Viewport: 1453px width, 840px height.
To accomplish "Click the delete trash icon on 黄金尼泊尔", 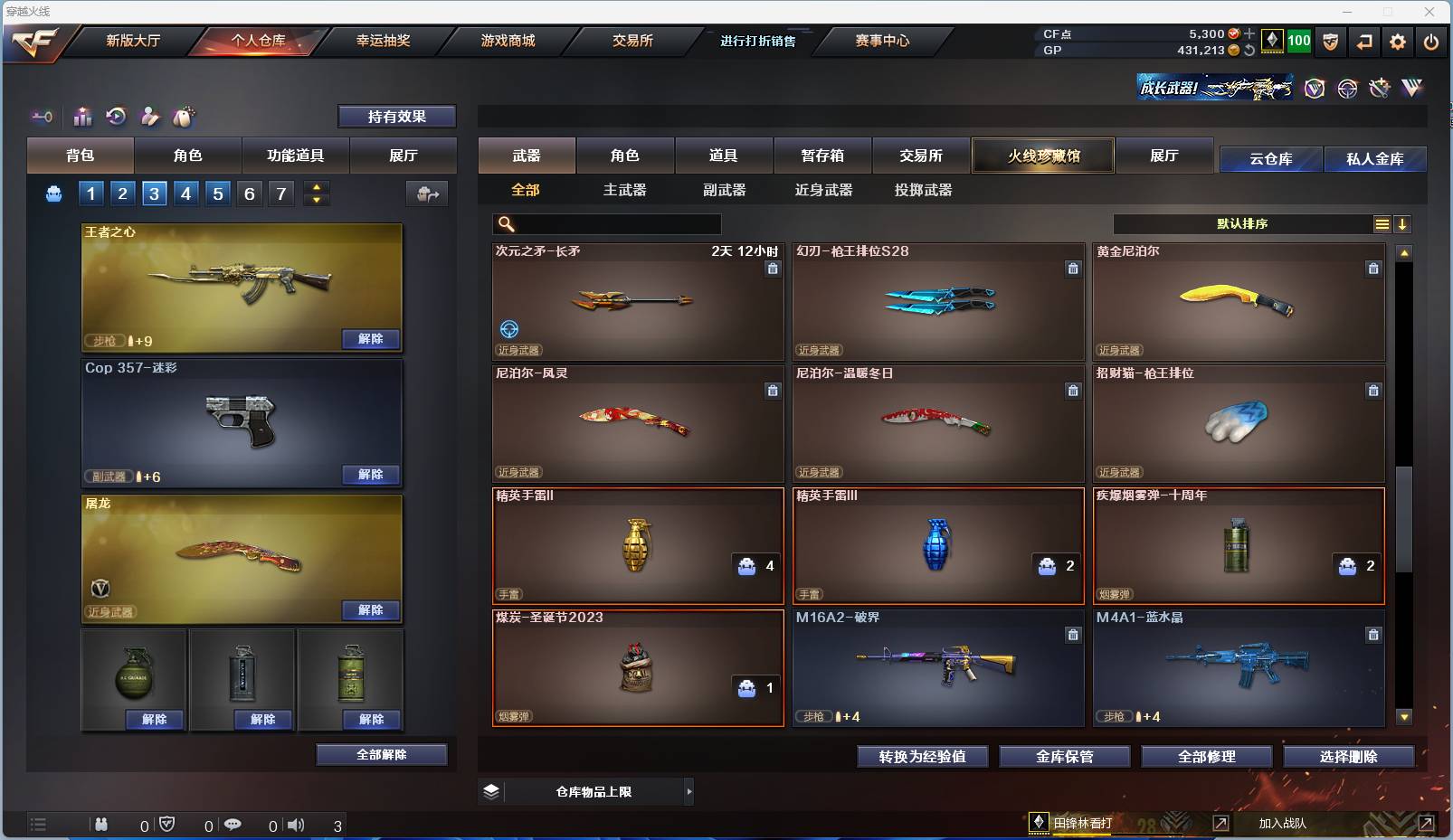I will click(1373, 269).
